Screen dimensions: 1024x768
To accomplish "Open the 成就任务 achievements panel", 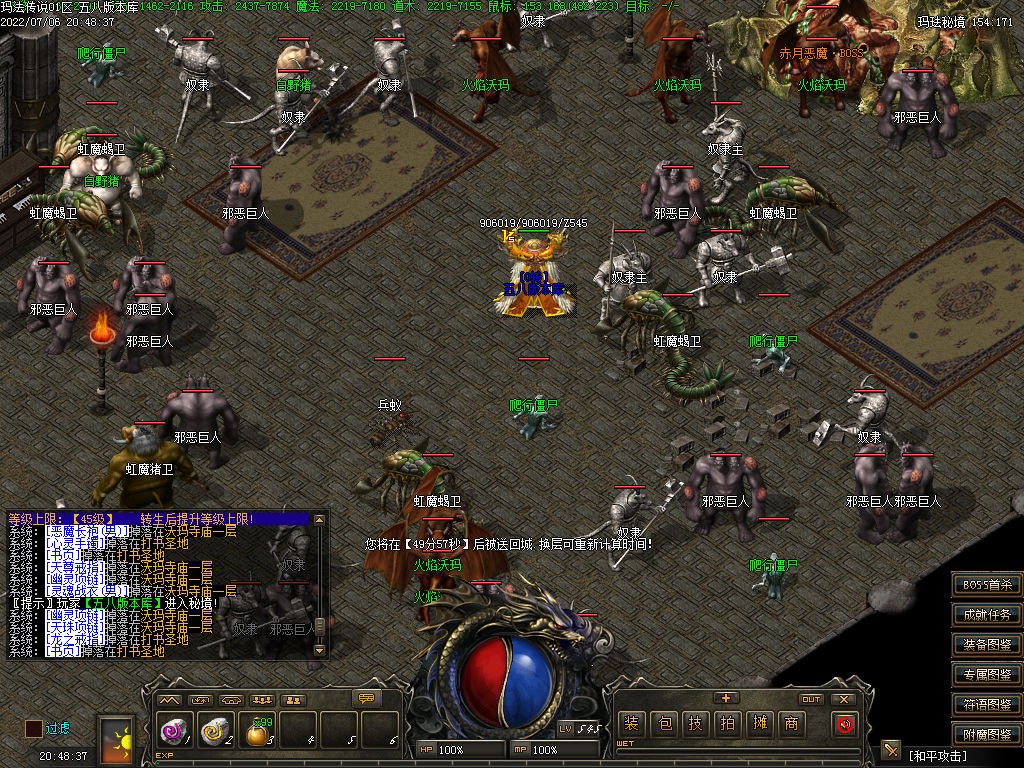I will (986, 615).
